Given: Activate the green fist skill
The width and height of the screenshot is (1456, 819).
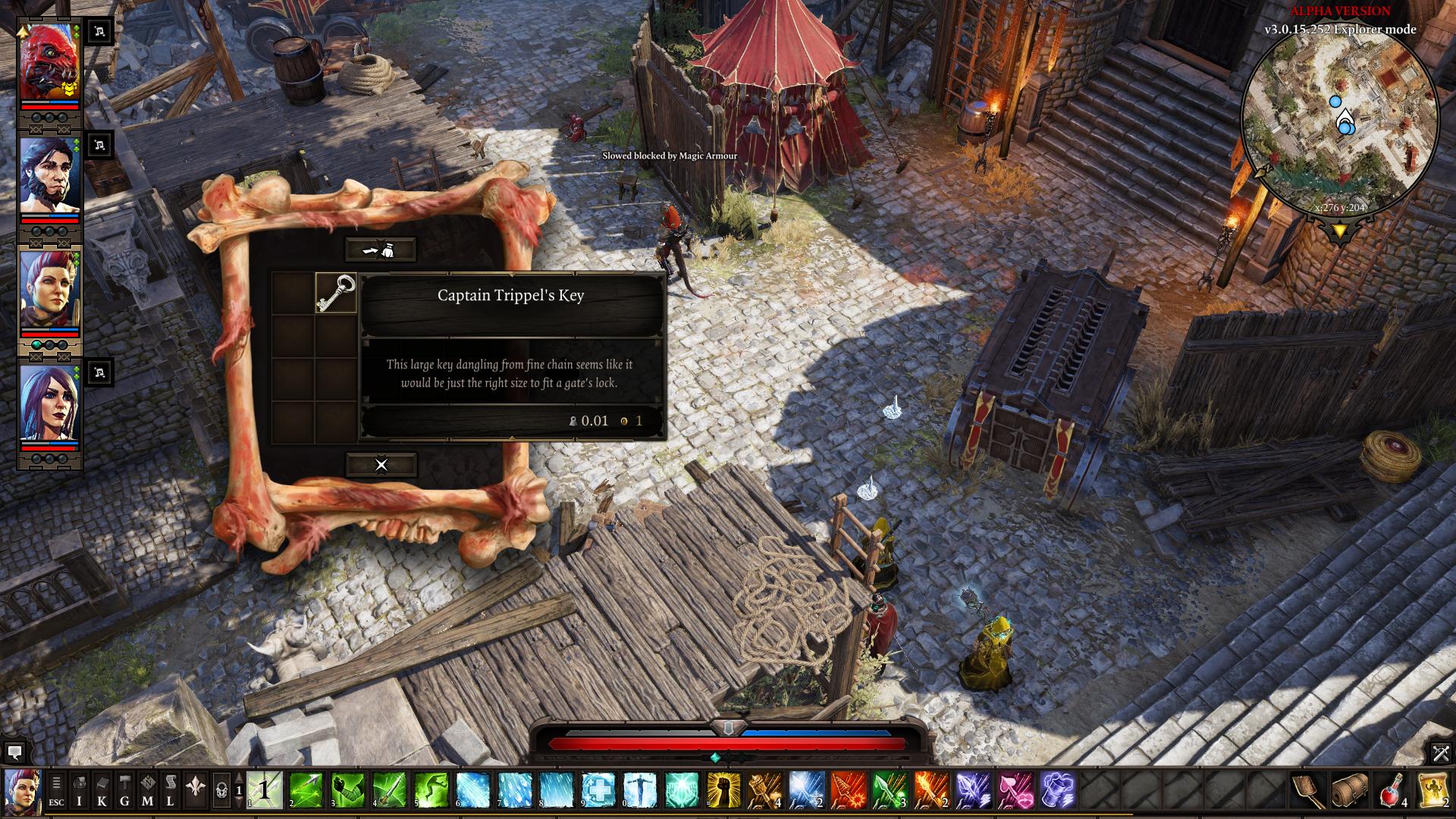Looking at the screenshot, I should click(347, 790).
